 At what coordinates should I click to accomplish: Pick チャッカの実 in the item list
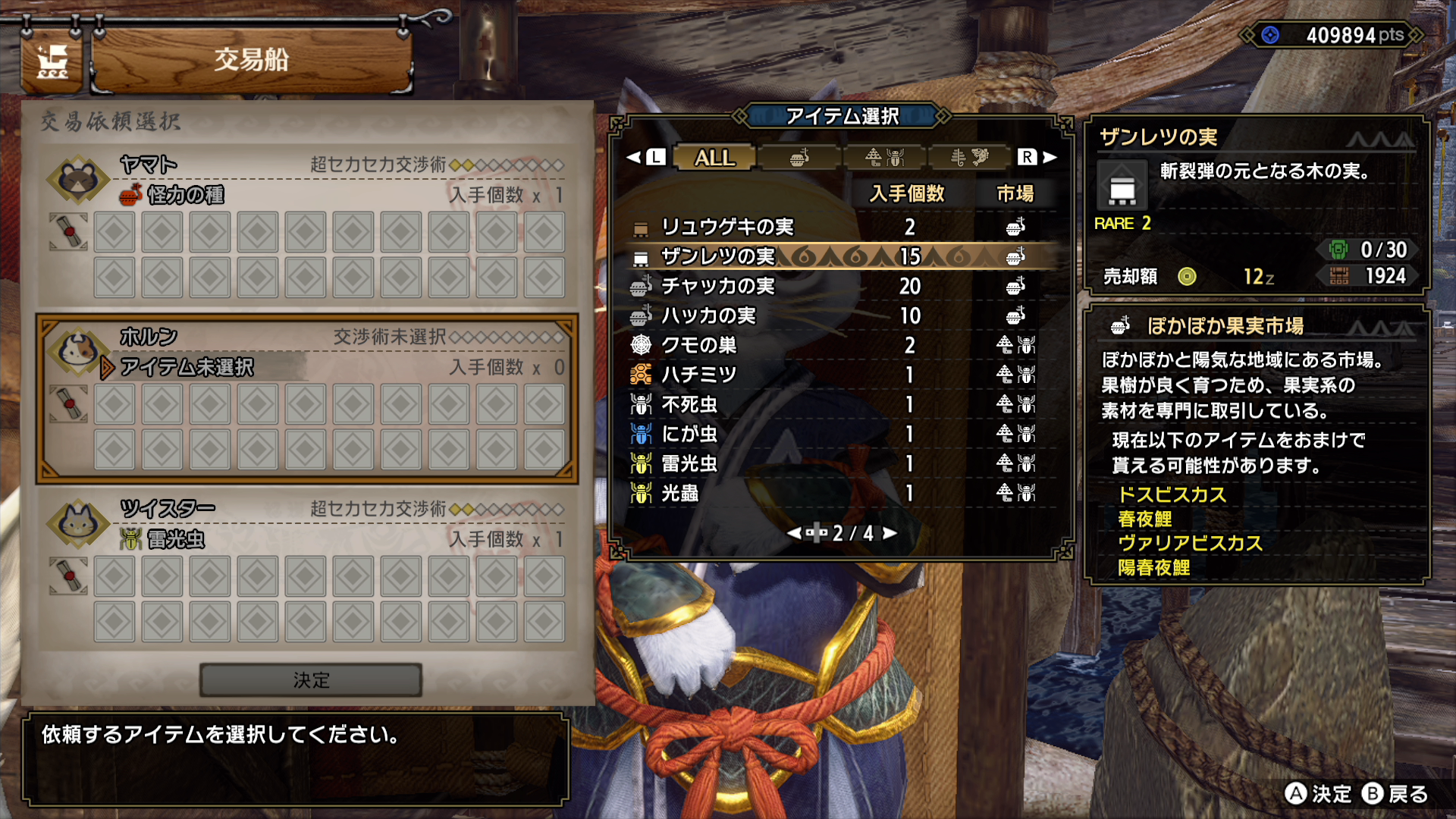click(834, 286)
